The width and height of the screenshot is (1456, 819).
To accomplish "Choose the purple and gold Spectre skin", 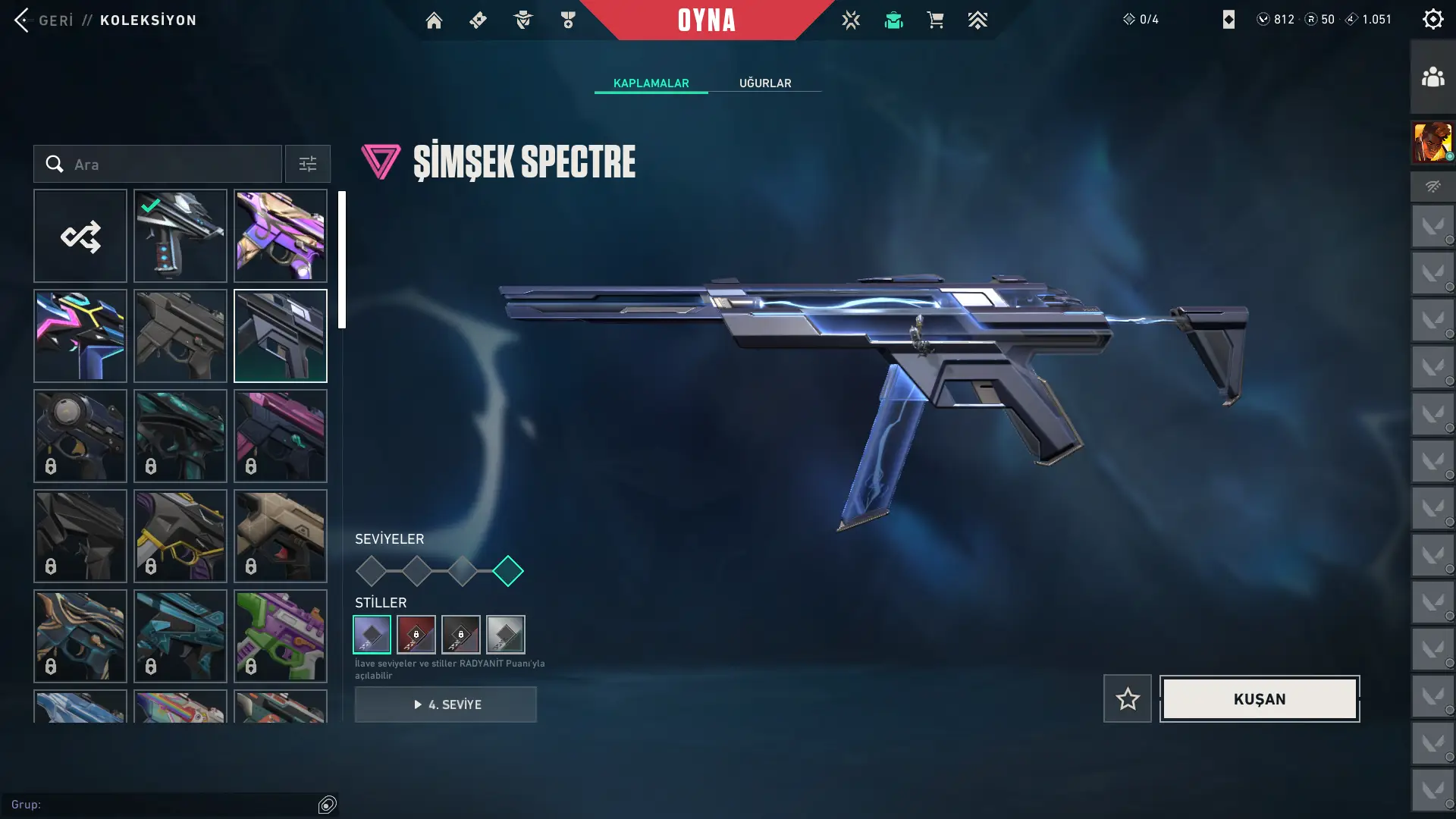I will coord(281,236).
